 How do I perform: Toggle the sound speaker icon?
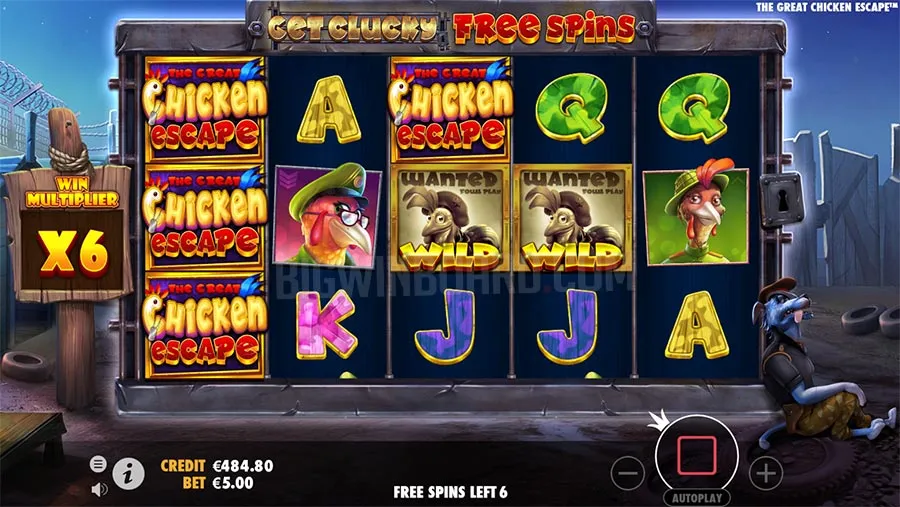coord(98,489)
